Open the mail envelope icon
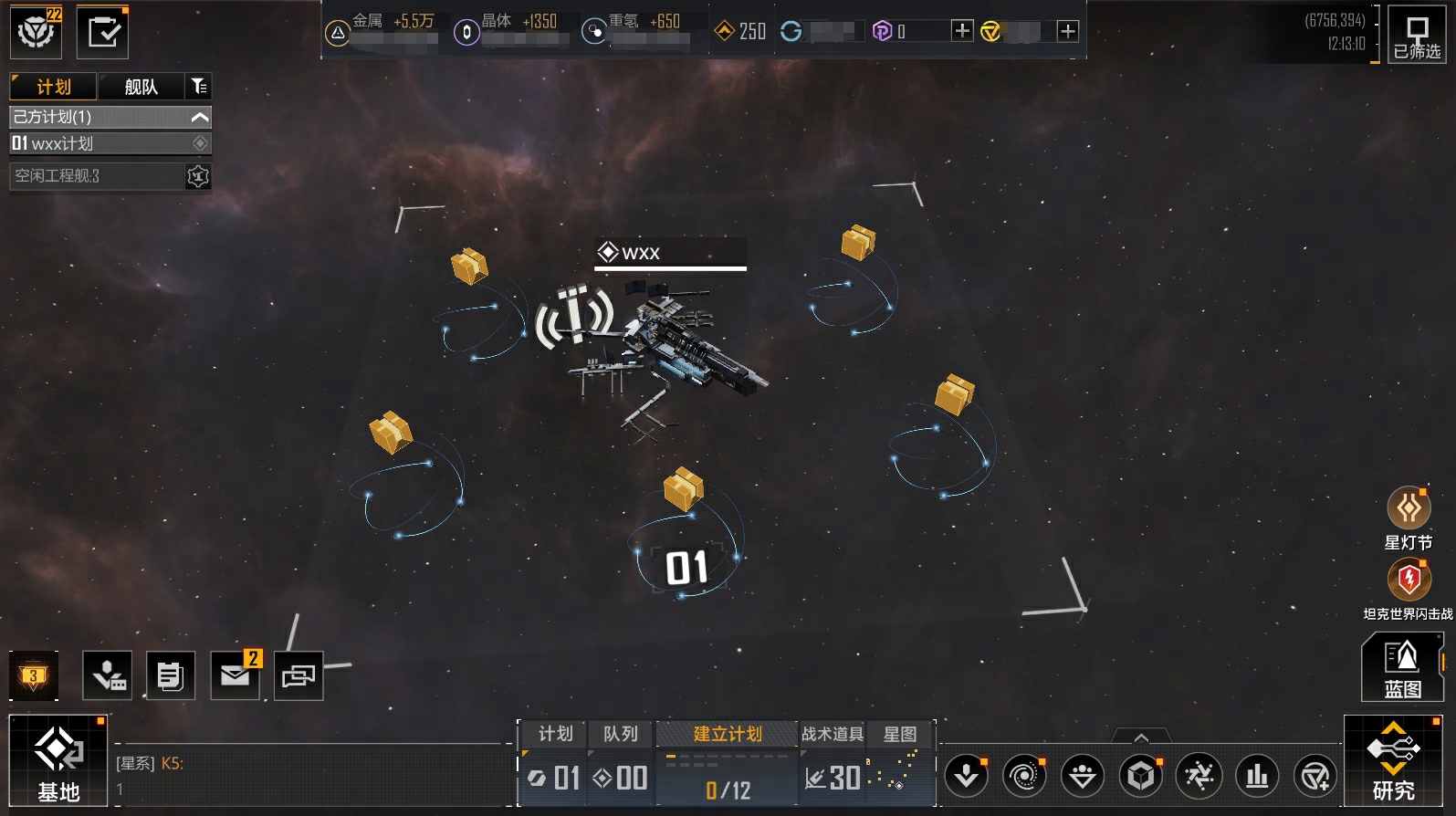Viewport: 1456px width, 816px height. click(x=235, y=675)
